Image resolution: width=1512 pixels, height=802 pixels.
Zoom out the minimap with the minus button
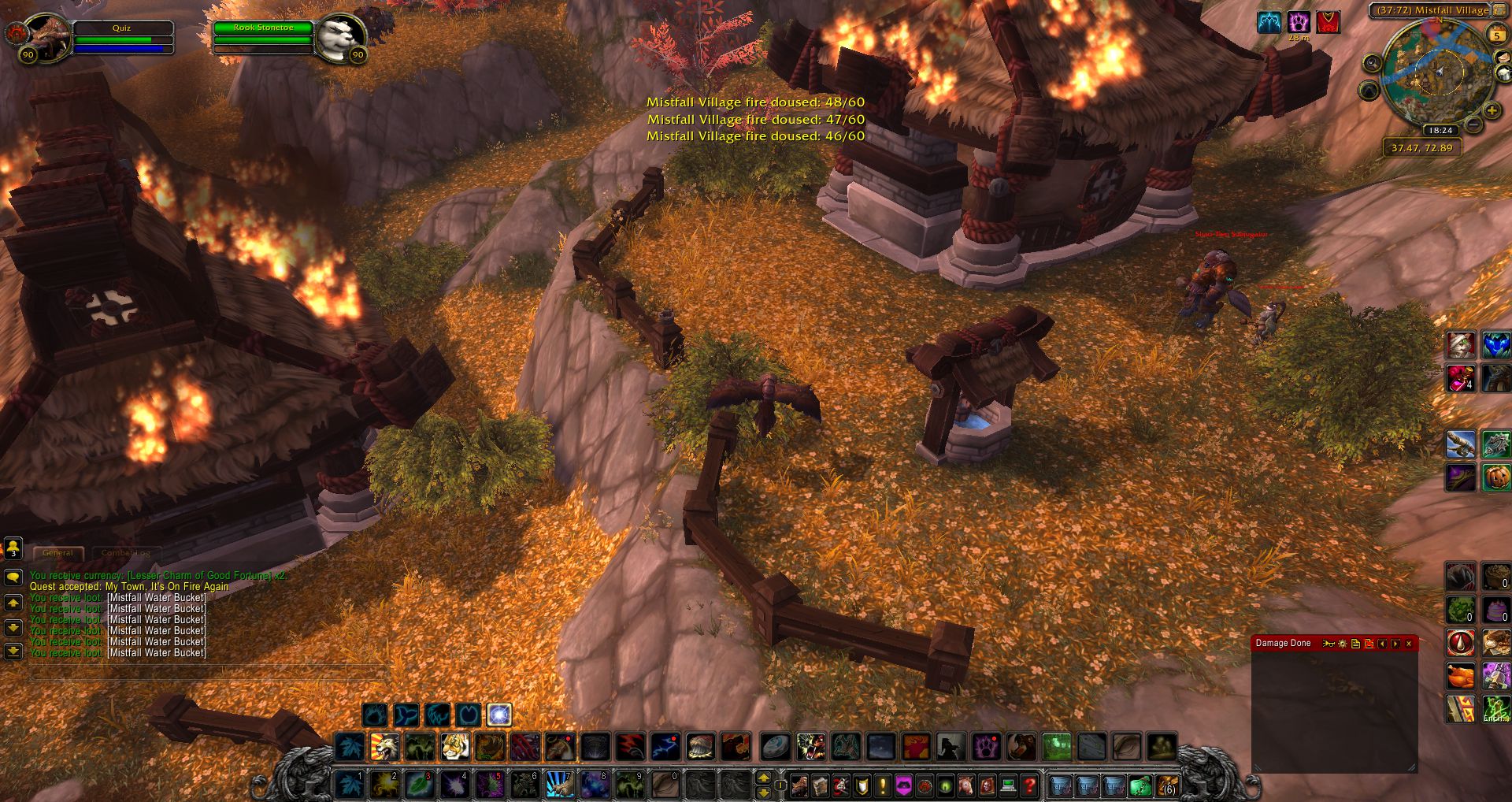[x=1473, y=124]
